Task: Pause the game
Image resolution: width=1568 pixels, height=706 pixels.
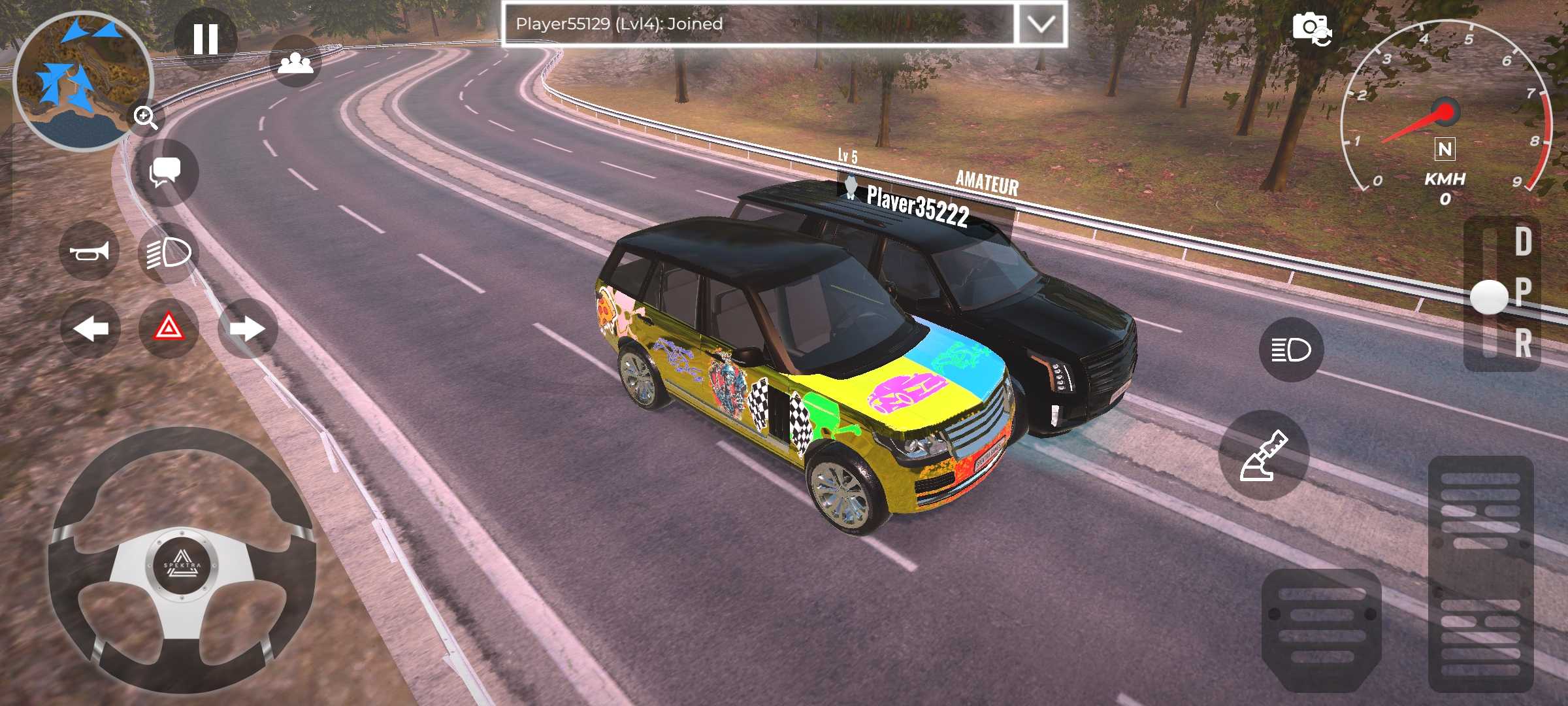Action: (206, 39)
